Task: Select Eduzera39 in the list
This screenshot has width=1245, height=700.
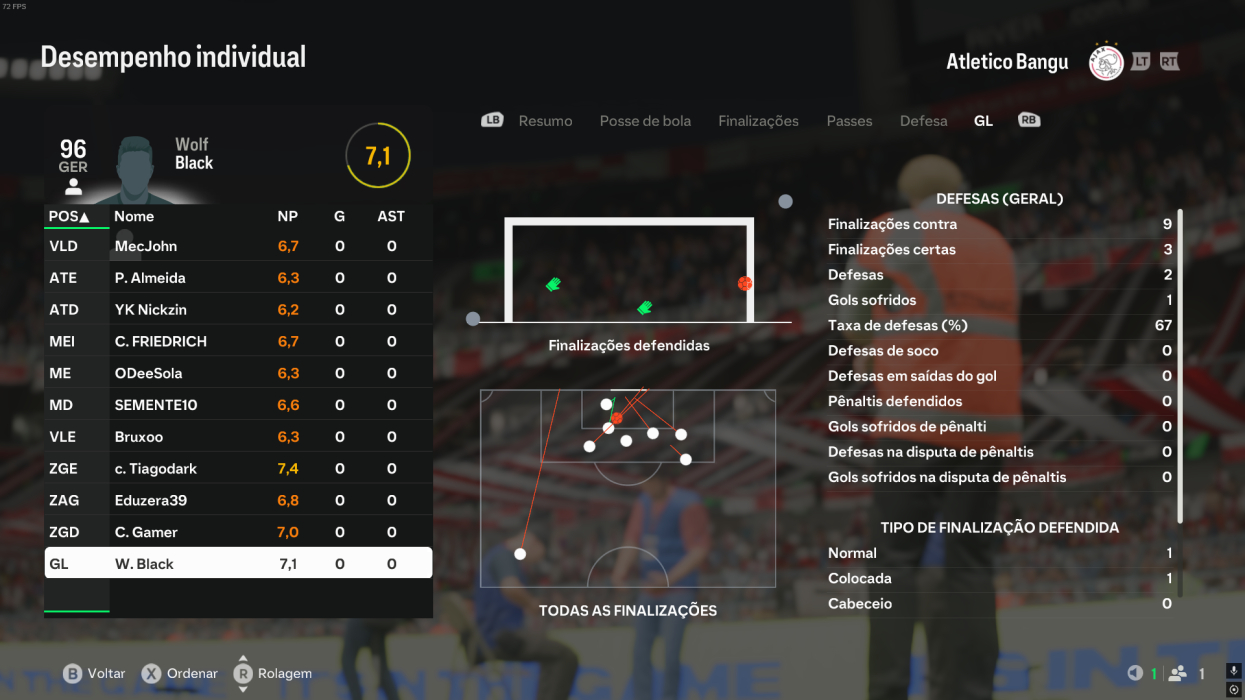Action: tap(238, 500)
